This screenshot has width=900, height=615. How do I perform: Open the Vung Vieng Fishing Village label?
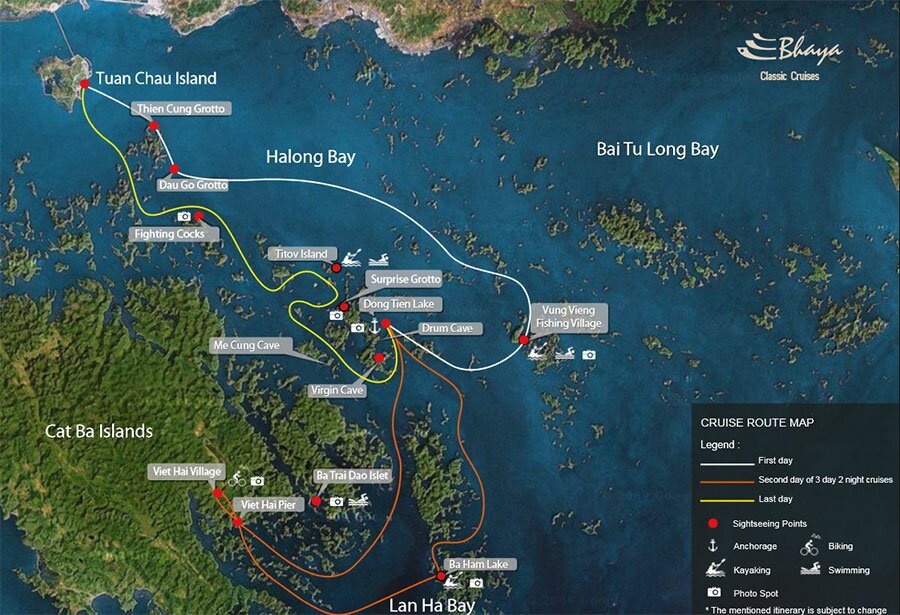tap(568, 316)
